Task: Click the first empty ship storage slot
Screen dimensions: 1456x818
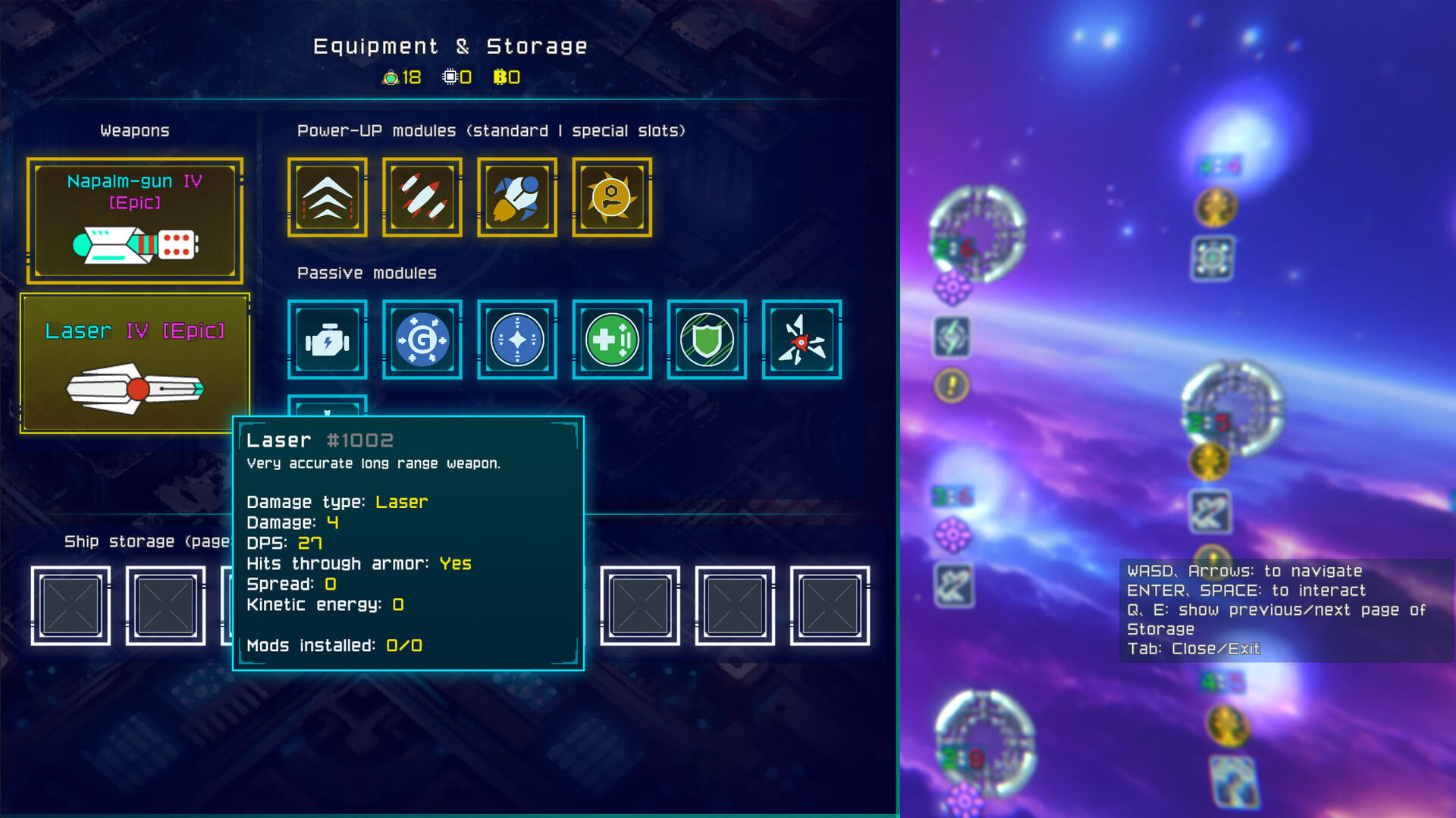Action: coord(70,606)
